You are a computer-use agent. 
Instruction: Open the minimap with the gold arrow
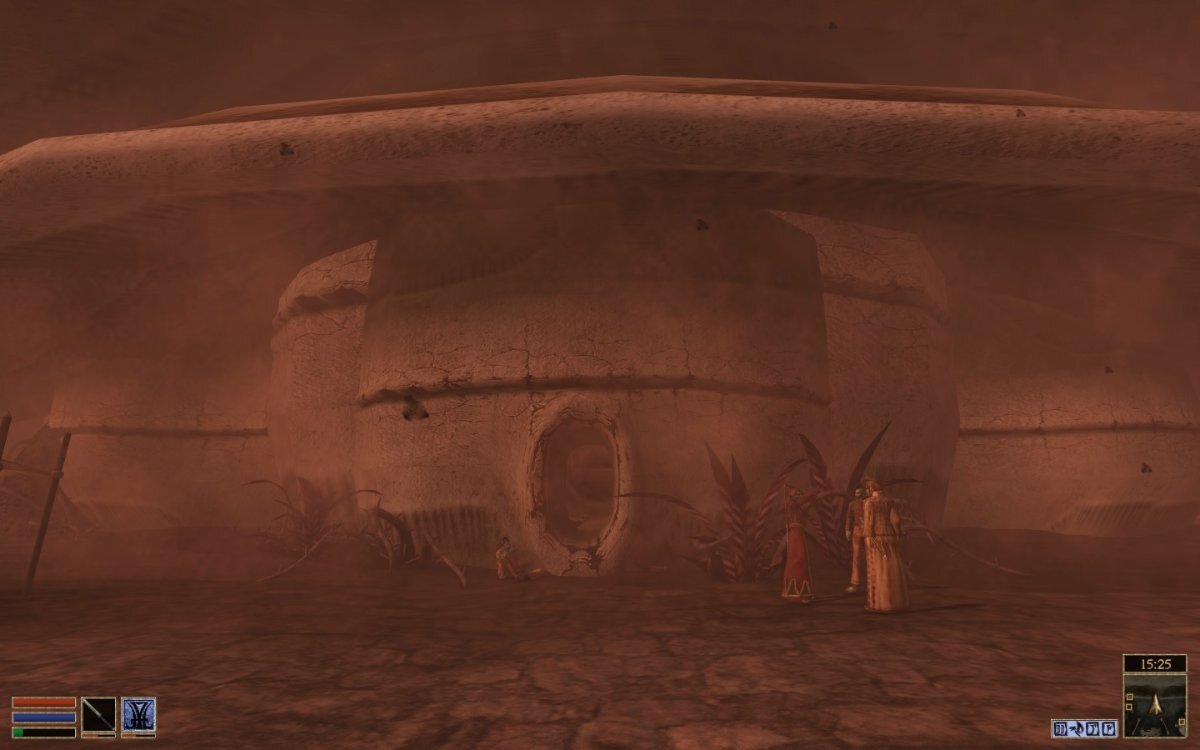coord(1154,705)
